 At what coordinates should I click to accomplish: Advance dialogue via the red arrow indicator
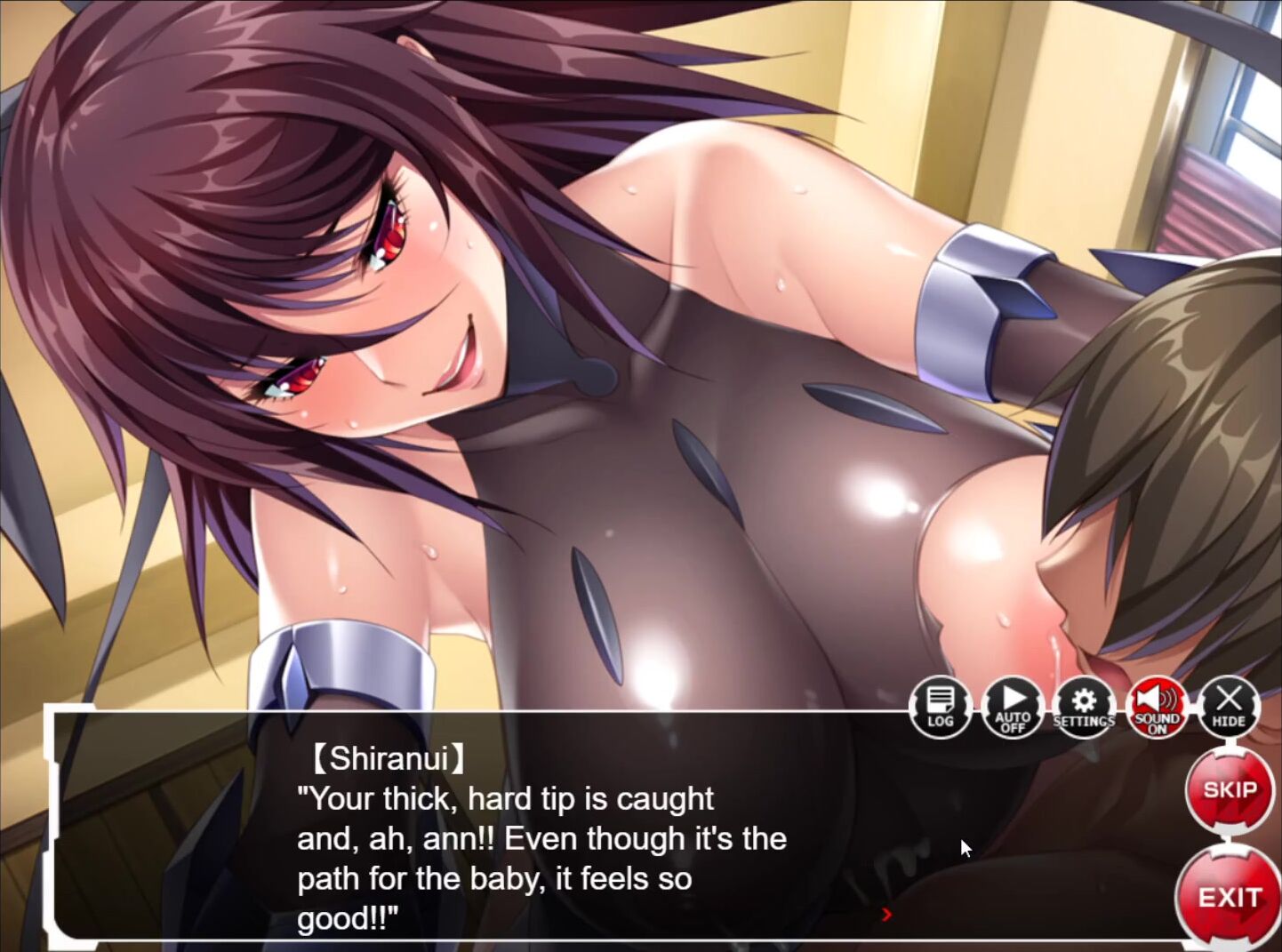click(885, 914)
